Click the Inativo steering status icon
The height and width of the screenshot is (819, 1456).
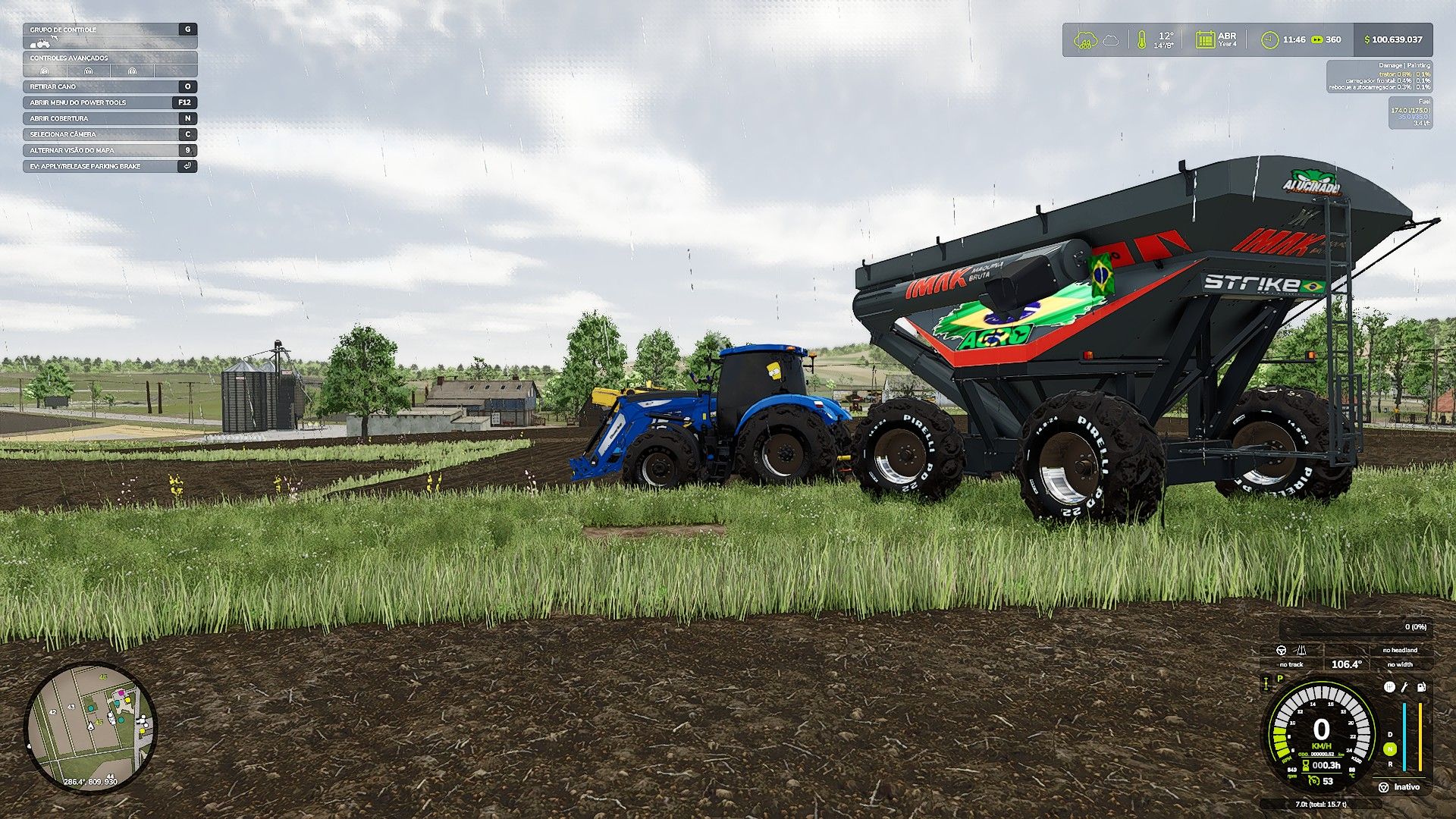[x=1383, y=787]
